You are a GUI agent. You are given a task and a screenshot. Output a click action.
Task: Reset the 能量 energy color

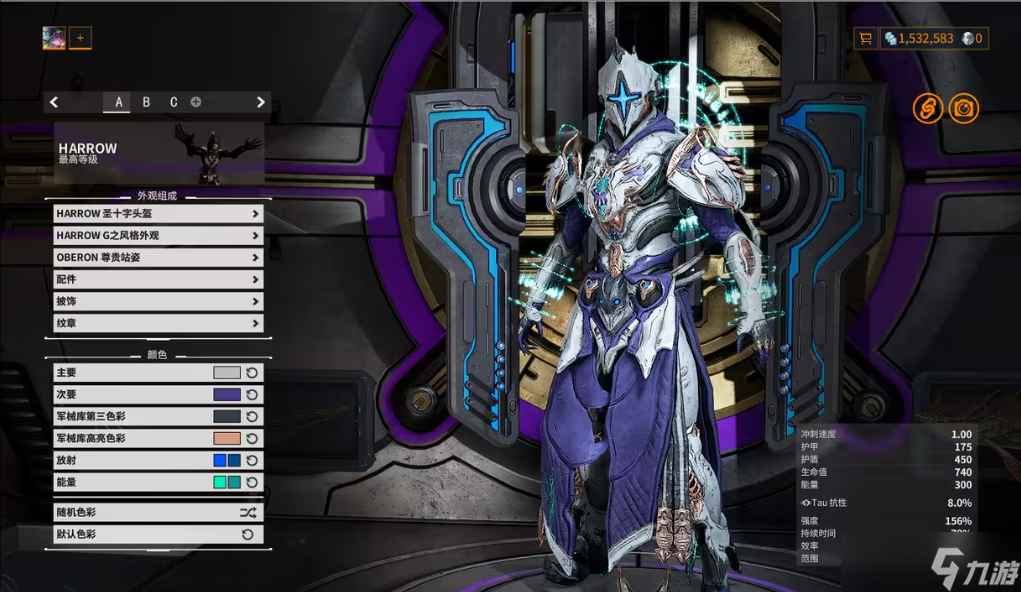coord(253,482)
